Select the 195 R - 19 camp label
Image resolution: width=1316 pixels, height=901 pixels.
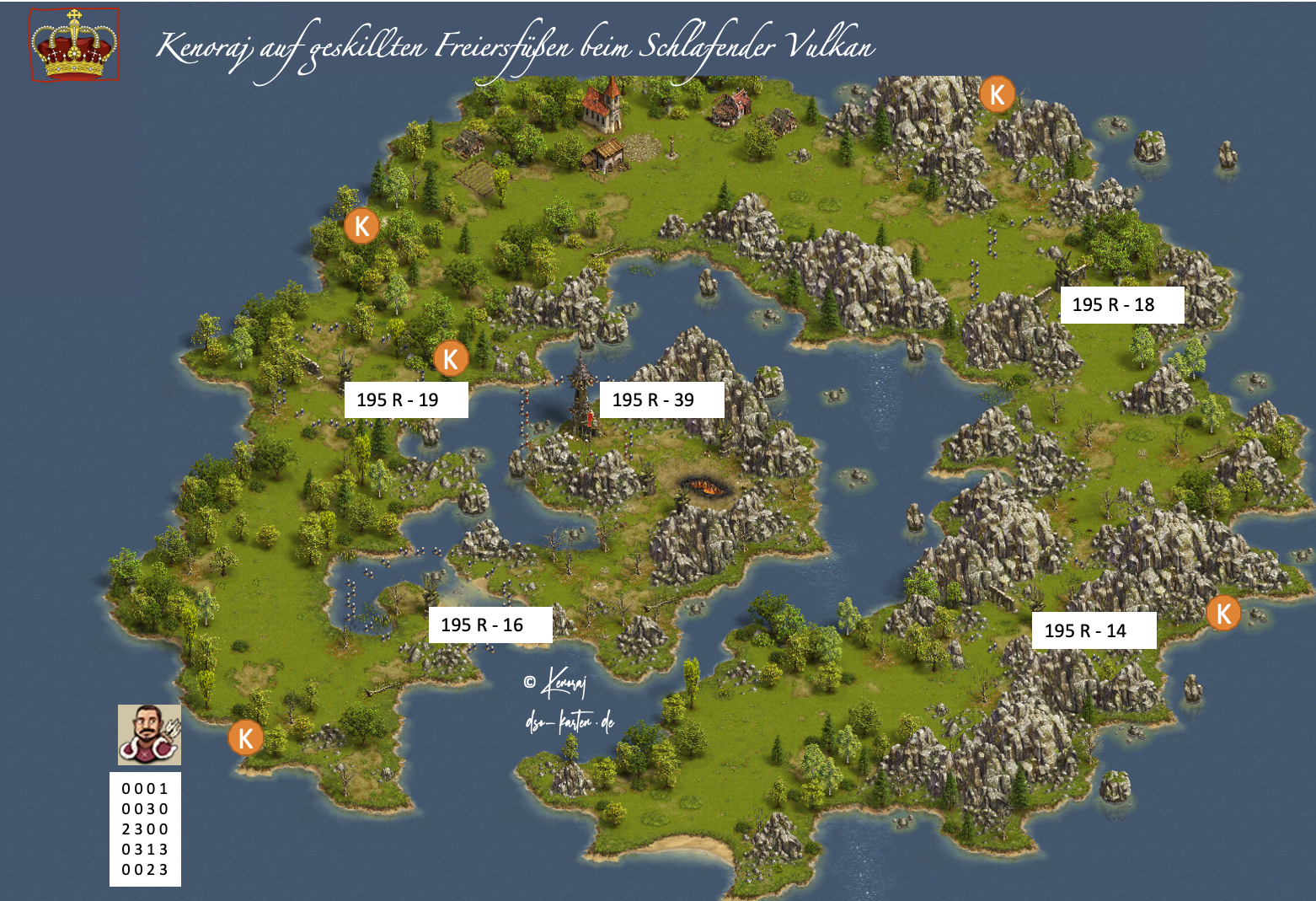coord(406,400)
